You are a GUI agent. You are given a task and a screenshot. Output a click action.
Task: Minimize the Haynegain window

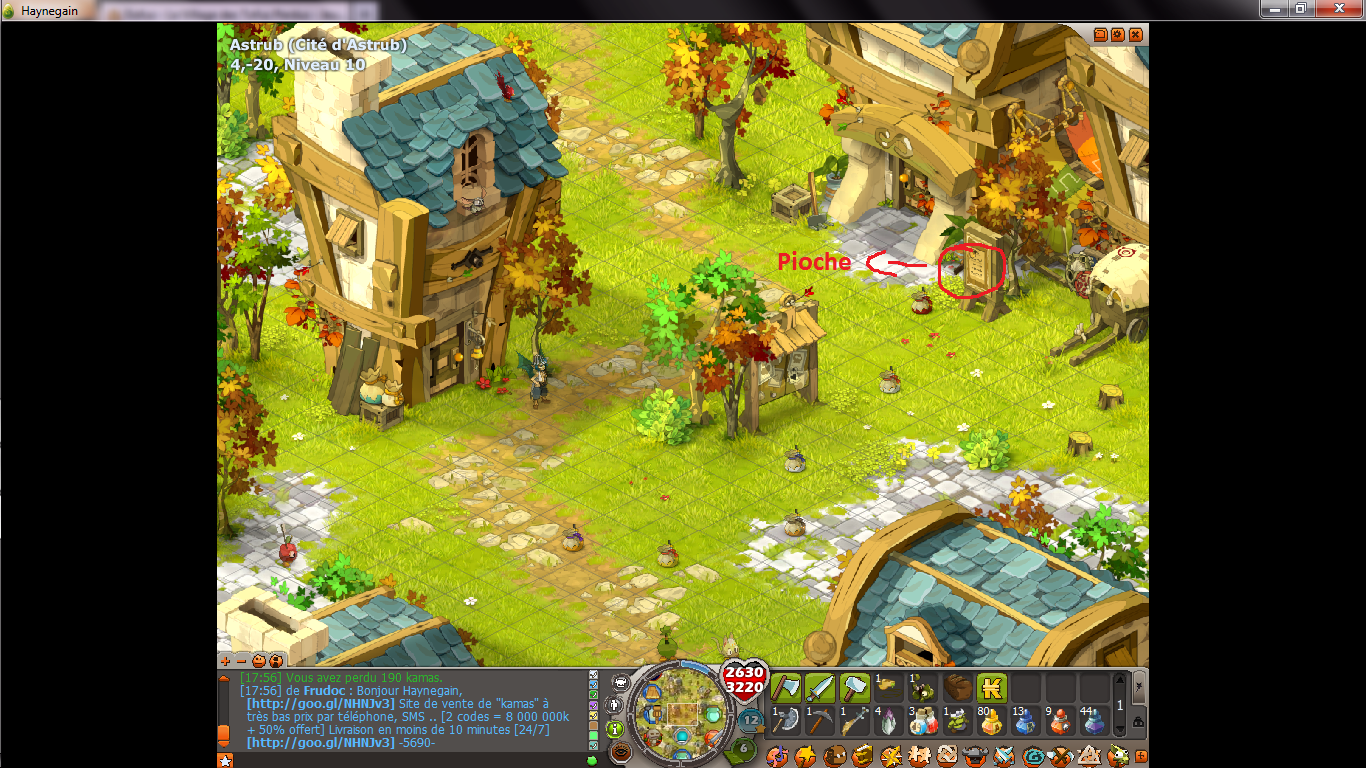1273,8
